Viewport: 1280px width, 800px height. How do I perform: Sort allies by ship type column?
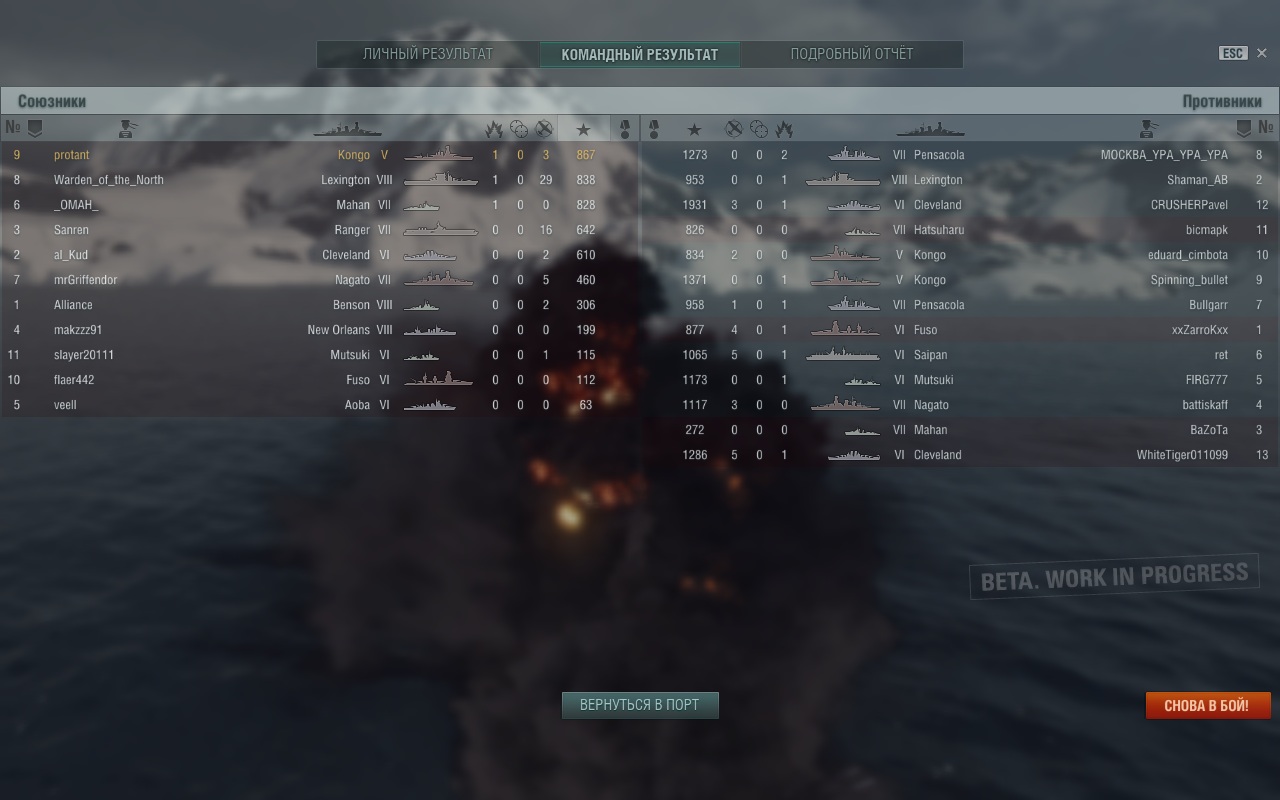[x=347, y=129]
